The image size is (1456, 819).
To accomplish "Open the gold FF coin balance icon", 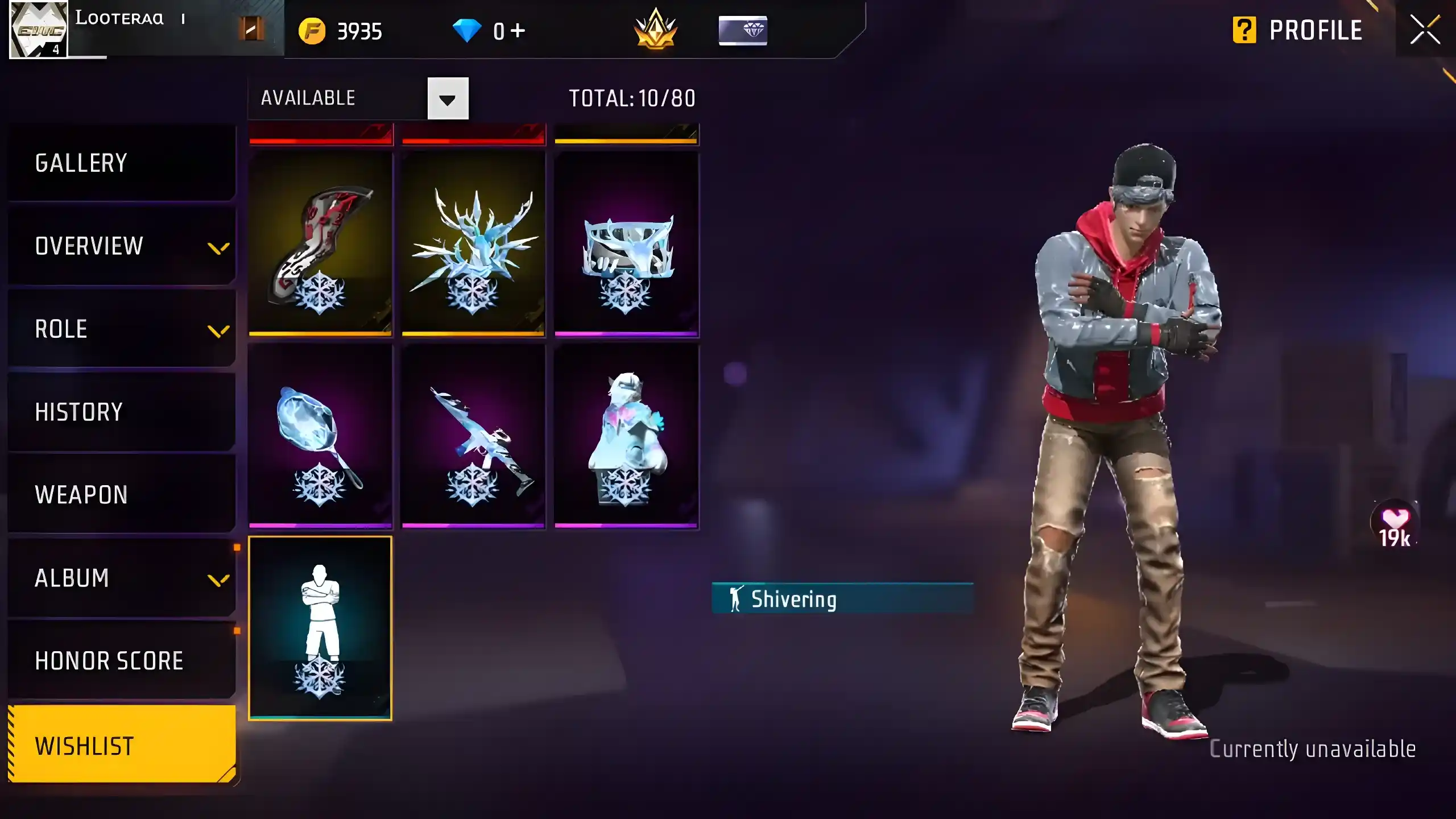I will (313, 31).
